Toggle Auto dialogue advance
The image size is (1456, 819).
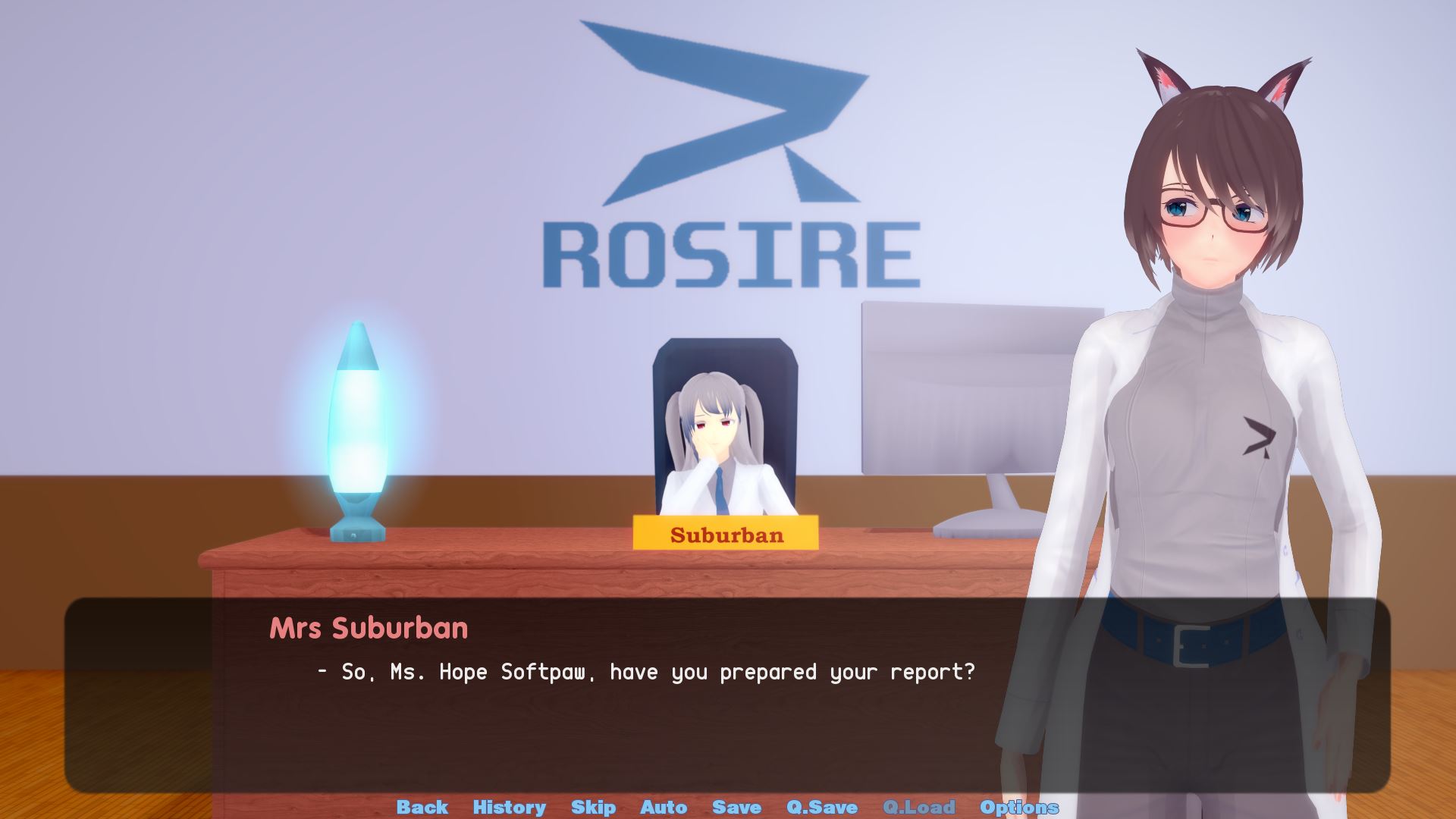(x=664, y=807)
